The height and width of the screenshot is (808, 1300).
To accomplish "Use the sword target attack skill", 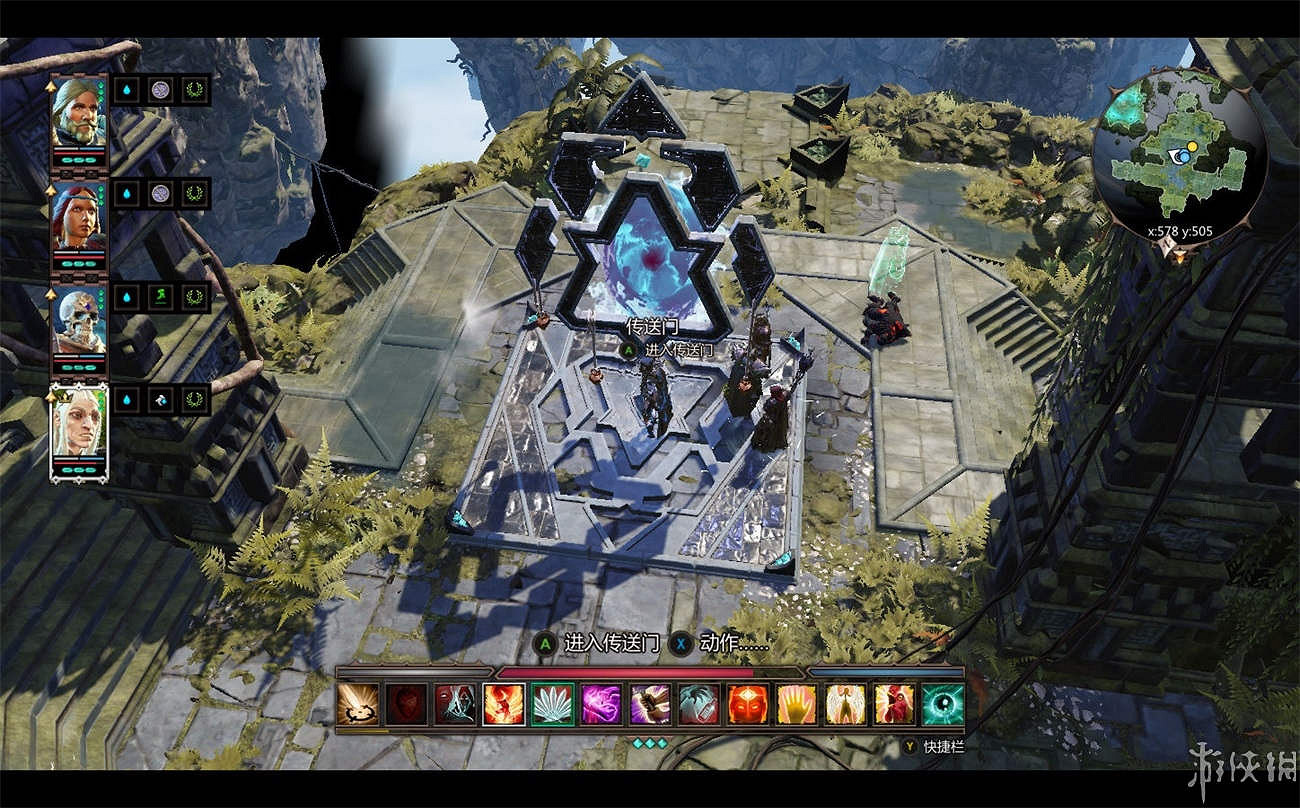I will click(x=357, y=704).
